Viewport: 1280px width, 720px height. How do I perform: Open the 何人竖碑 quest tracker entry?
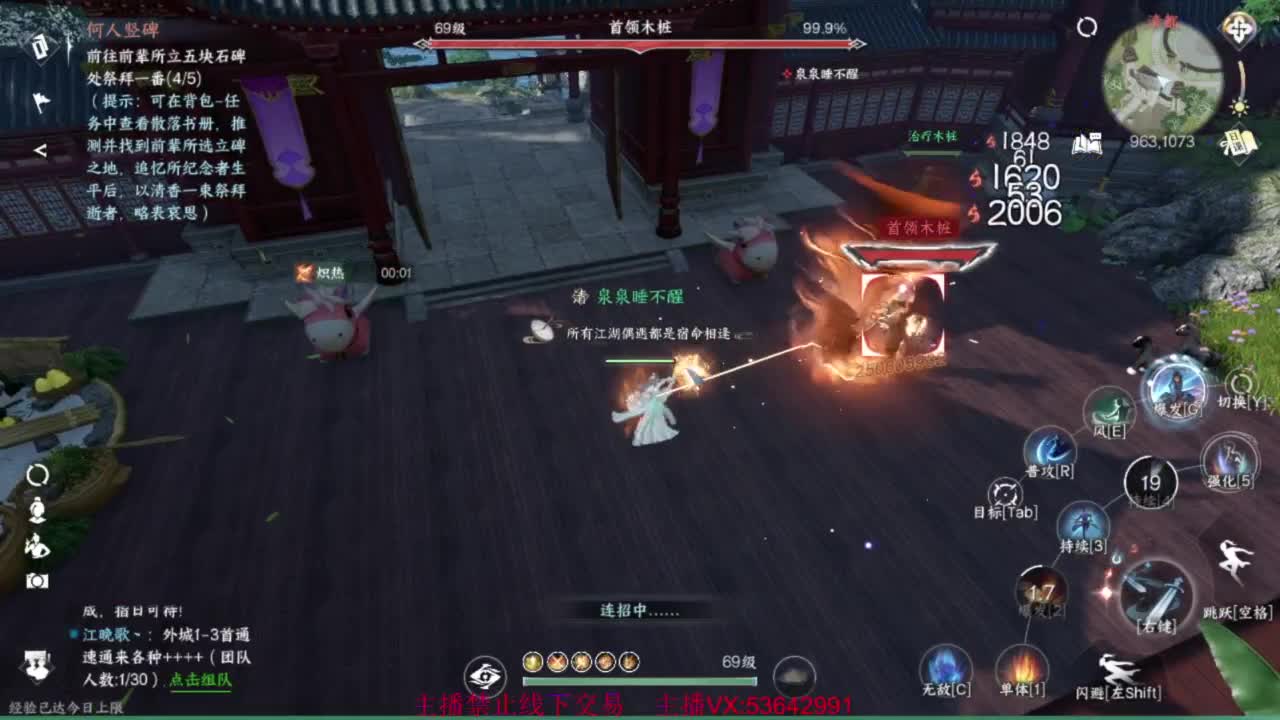[120, 30]
